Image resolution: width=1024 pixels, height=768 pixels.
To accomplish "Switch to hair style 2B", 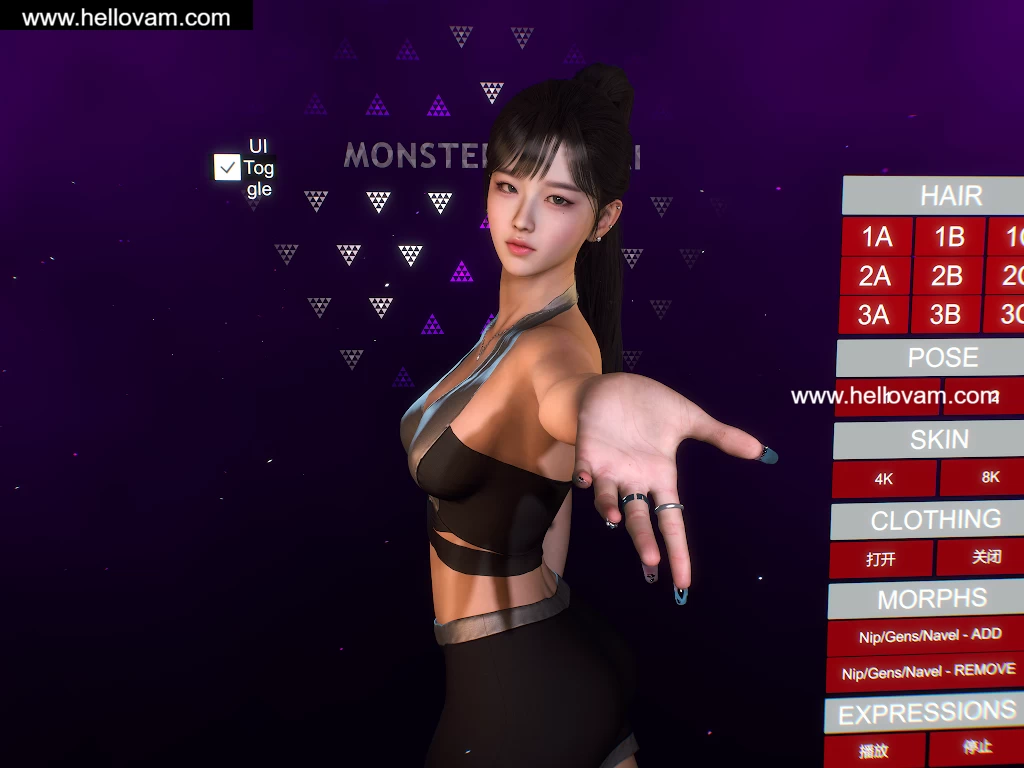I will coord(946,275).
